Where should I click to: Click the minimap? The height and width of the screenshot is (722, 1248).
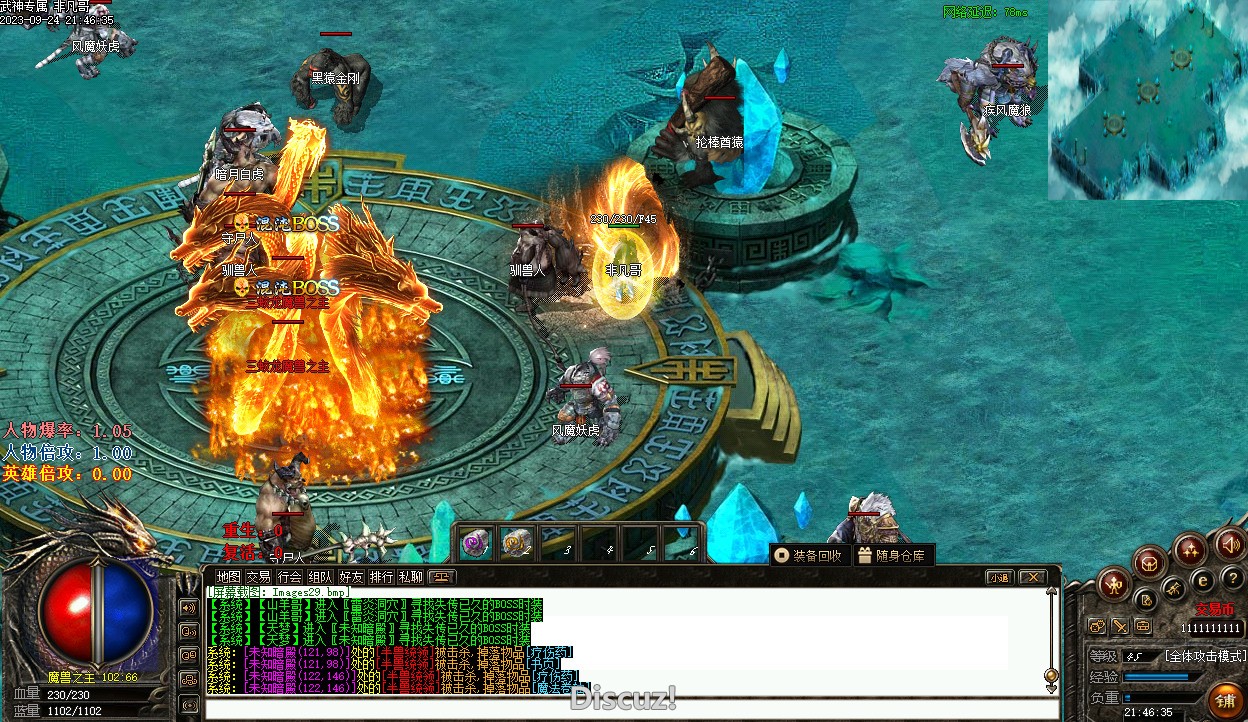(x=1147, y=100)
